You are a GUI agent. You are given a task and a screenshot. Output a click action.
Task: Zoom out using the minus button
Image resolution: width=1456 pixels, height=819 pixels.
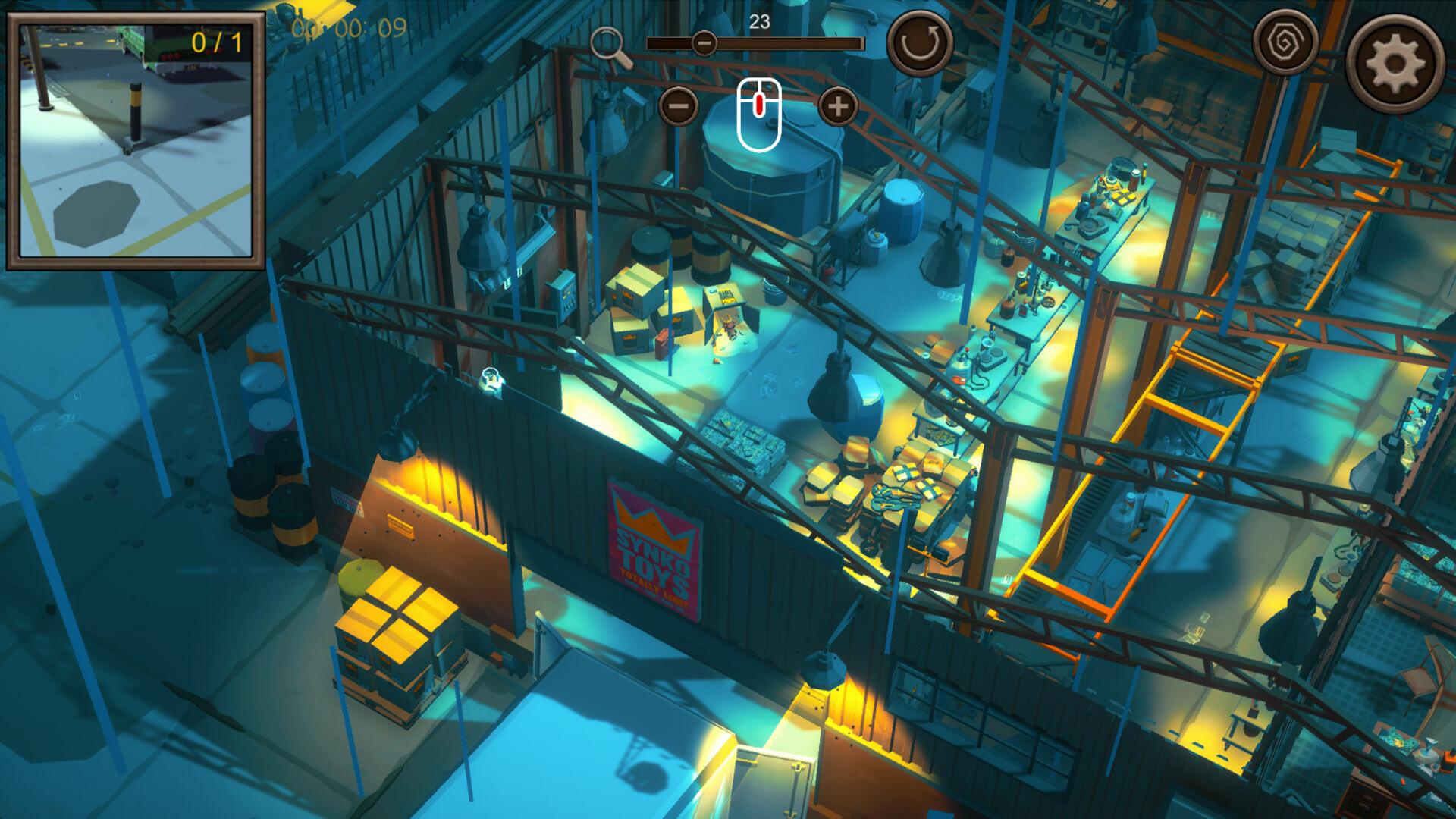[677, 108]
